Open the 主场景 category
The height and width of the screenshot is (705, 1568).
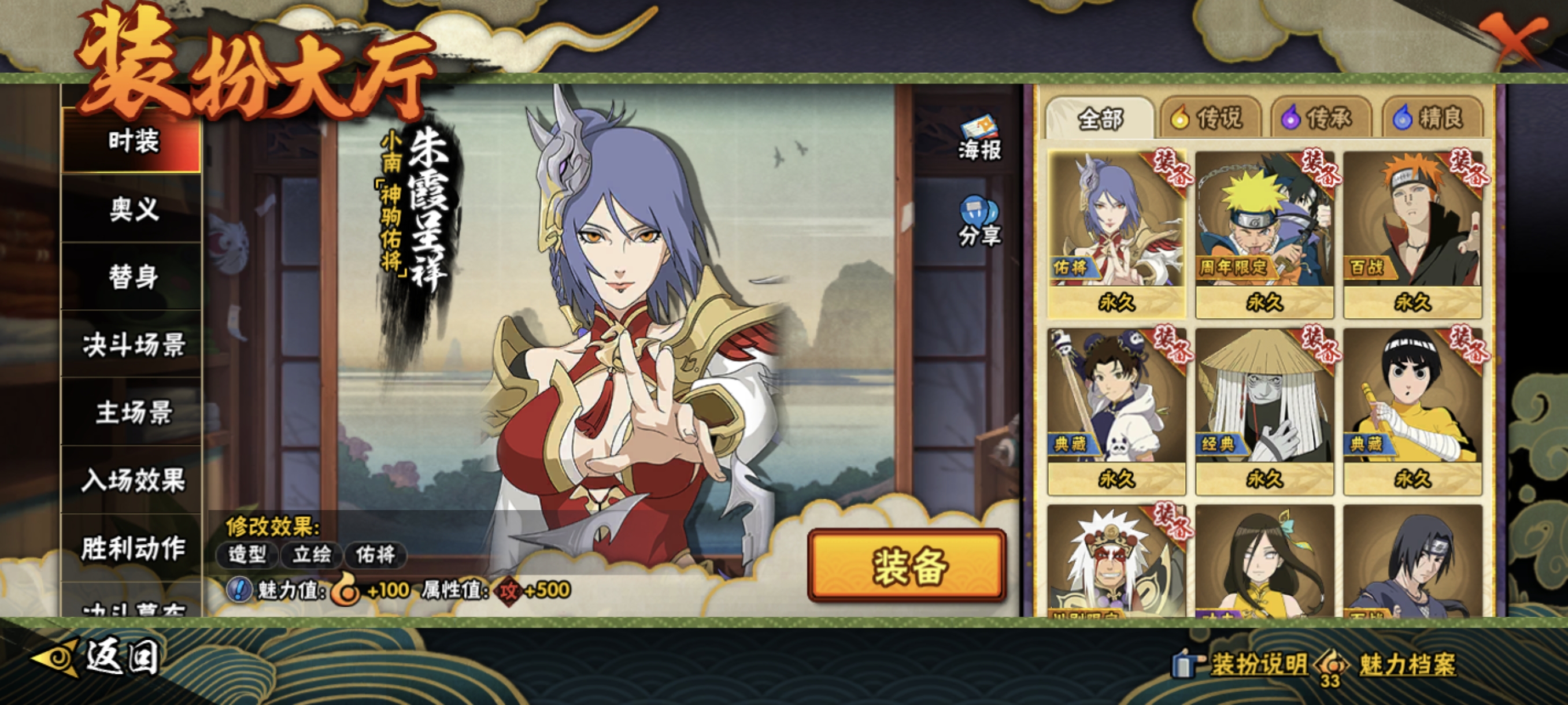point(132,413)
